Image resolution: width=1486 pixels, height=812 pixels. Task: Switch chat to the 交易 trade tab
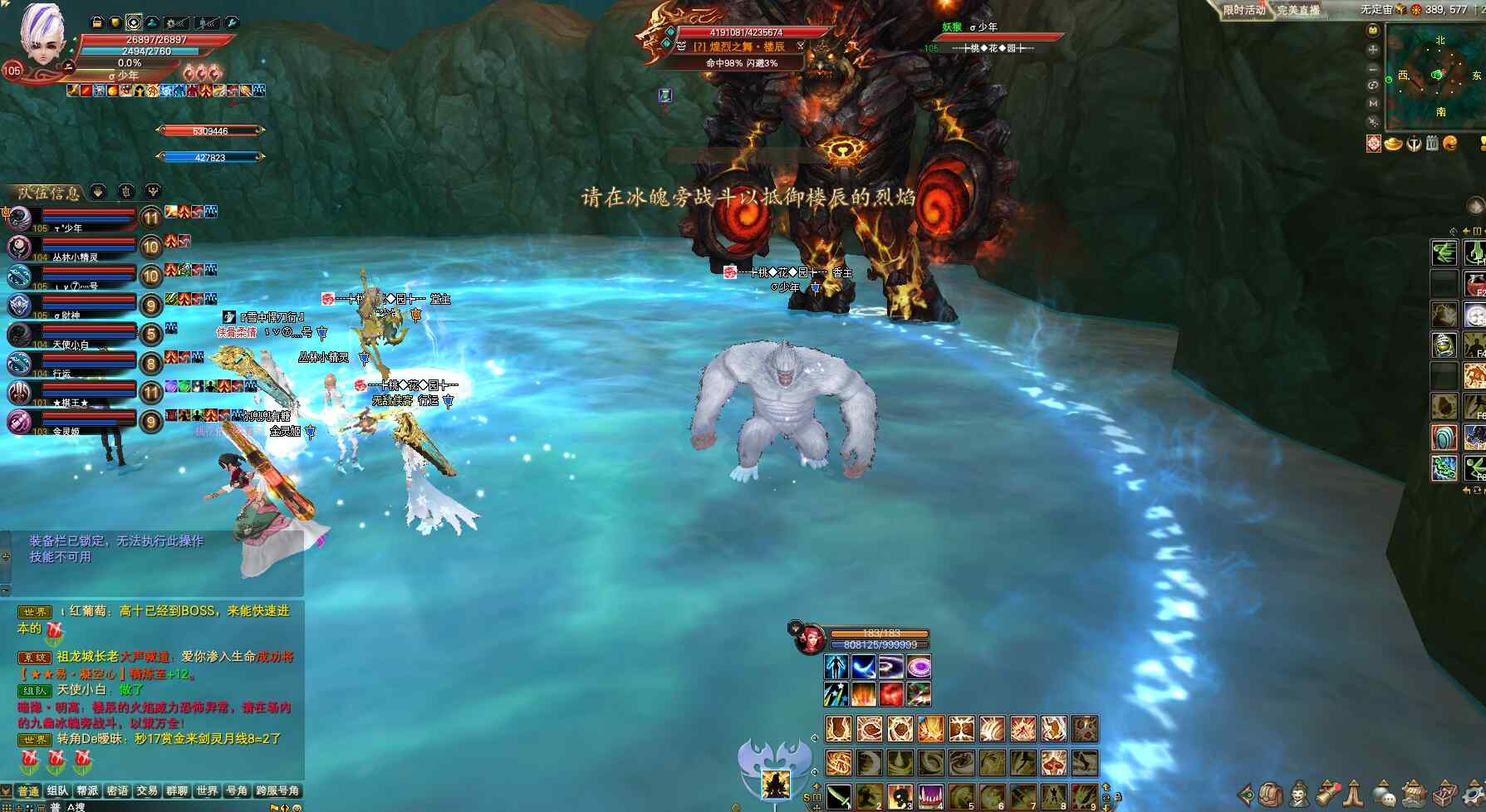pos(147,791)
